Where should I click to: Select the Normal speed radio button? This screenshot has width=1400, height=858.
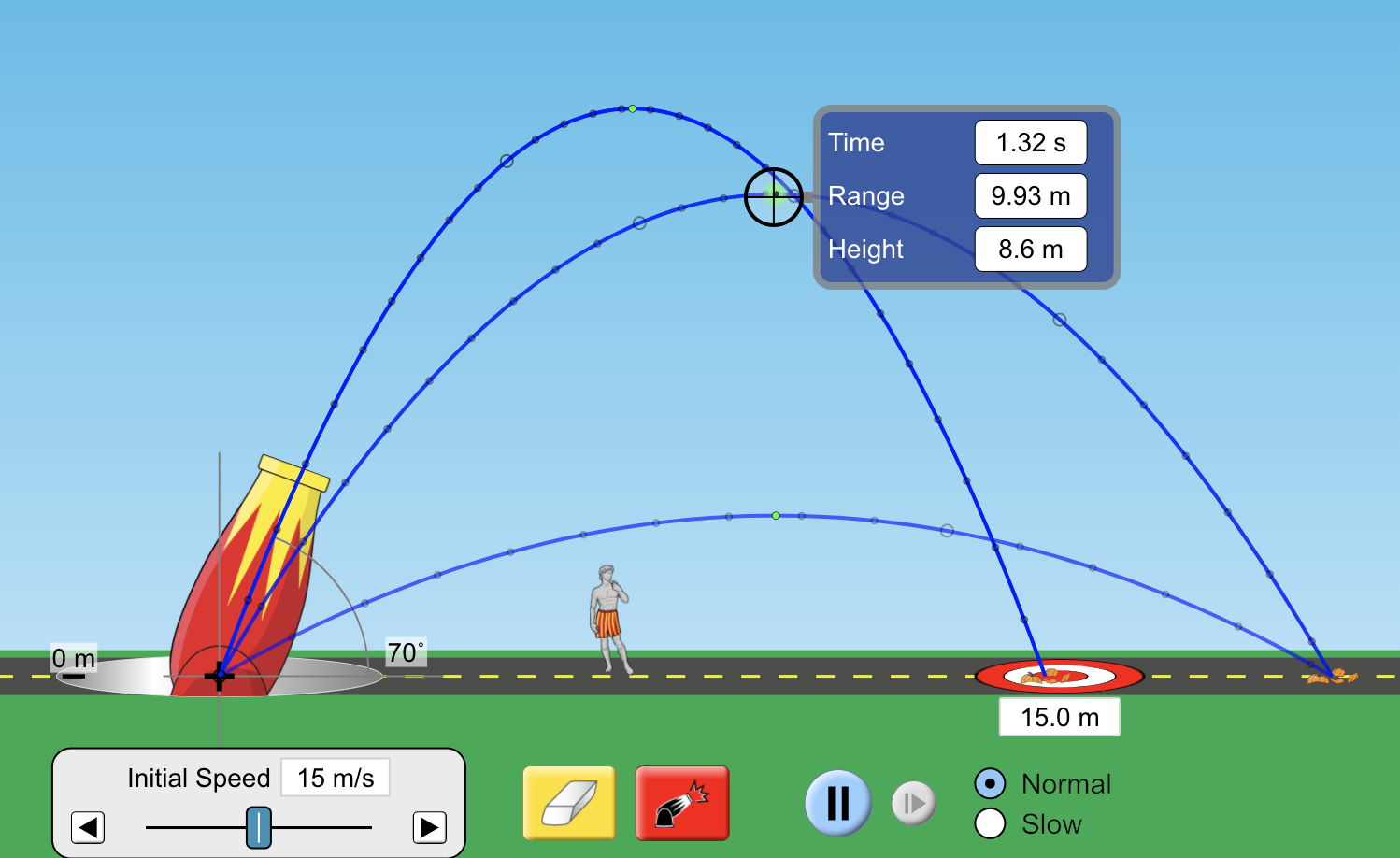pos(990,784)
